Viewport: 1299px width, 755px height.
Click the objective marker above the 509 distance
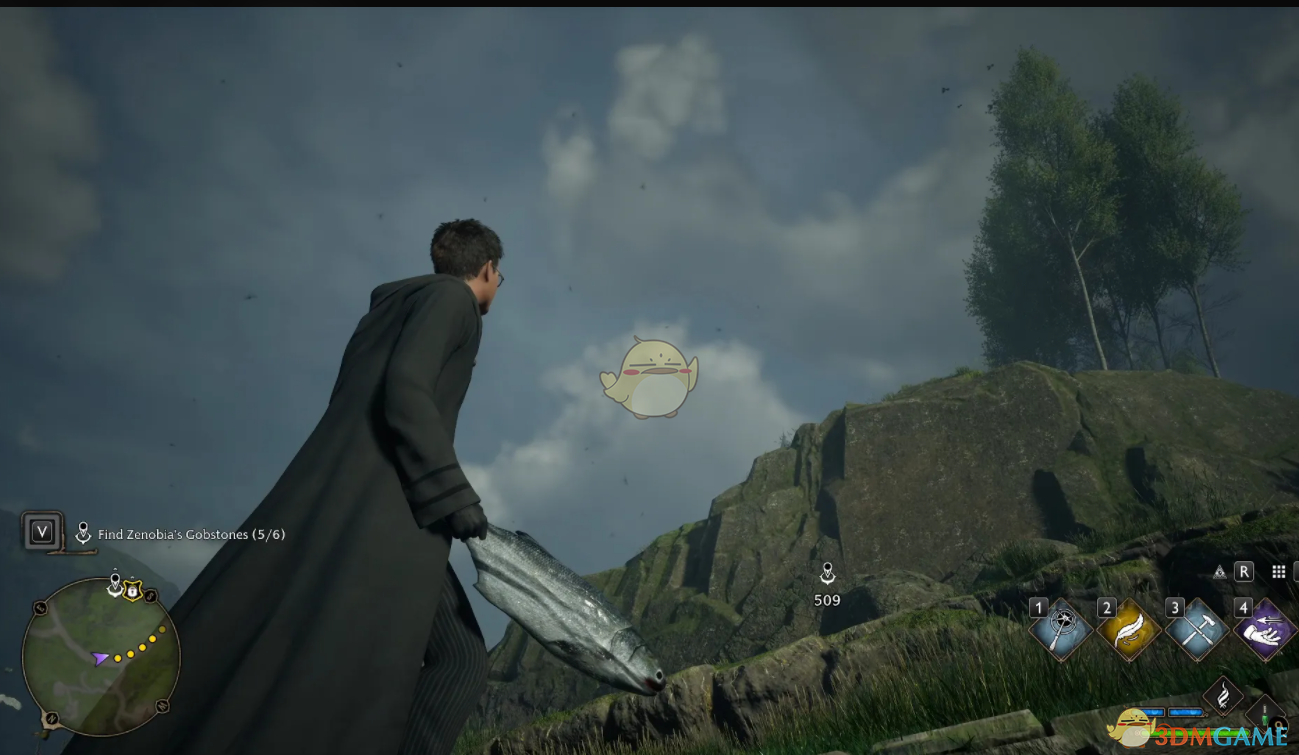coord(826,573)
